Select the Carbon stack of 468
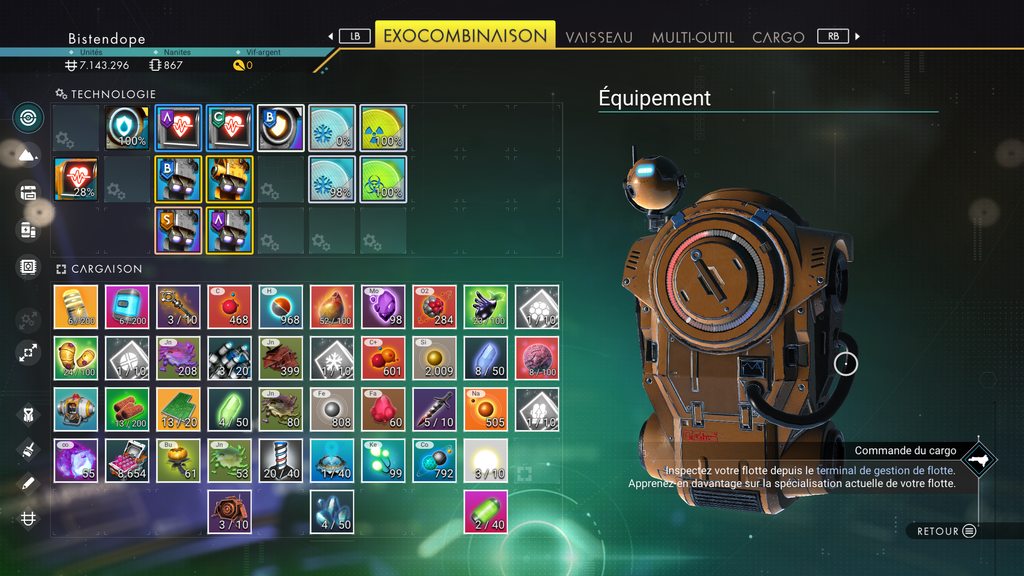Screen dimensions: 1024x576 (x=230, y=307)
